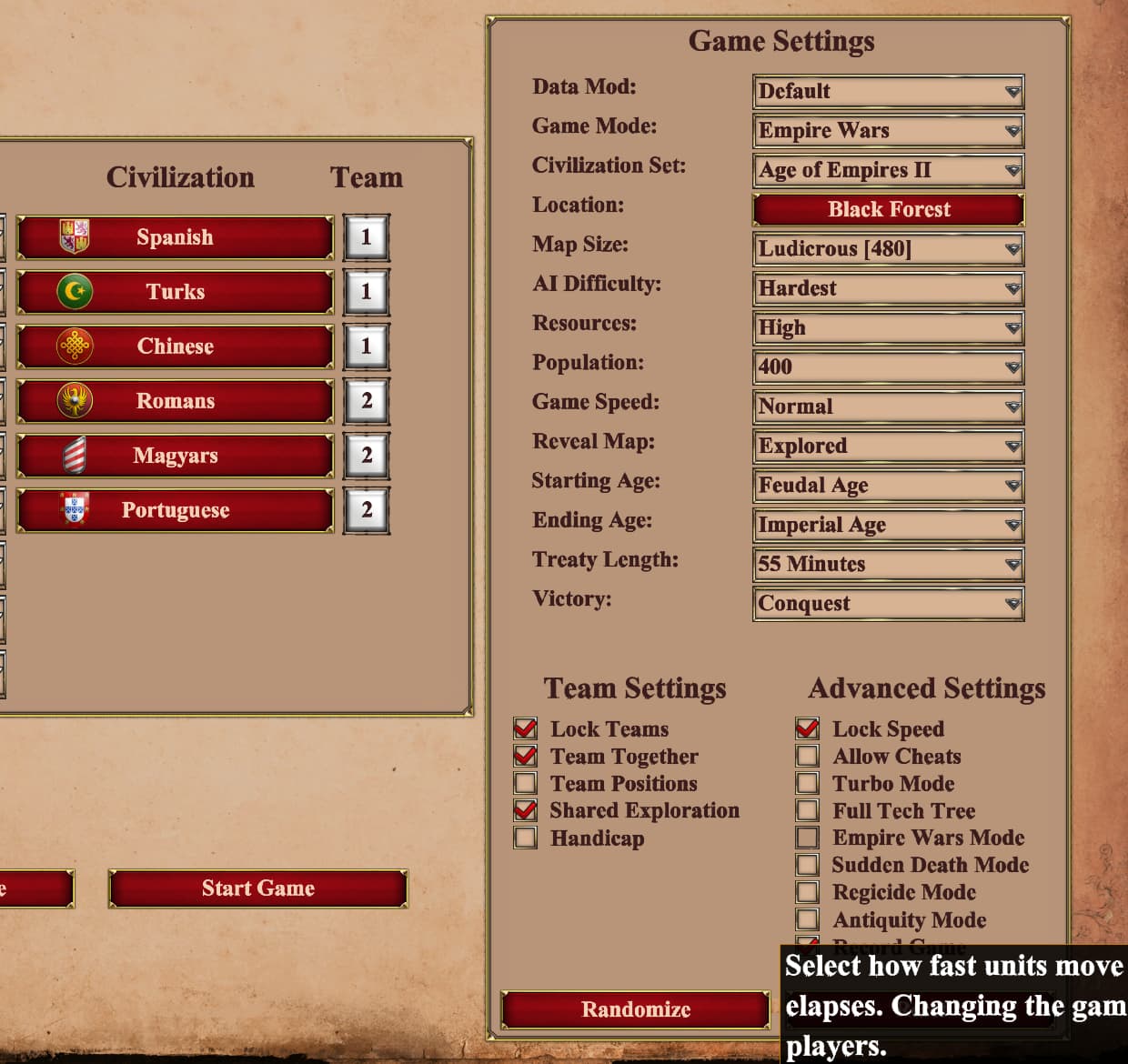1128x1064 pixels.
Task: Open the Treaty Length dropdown
Action: [888, 564]
